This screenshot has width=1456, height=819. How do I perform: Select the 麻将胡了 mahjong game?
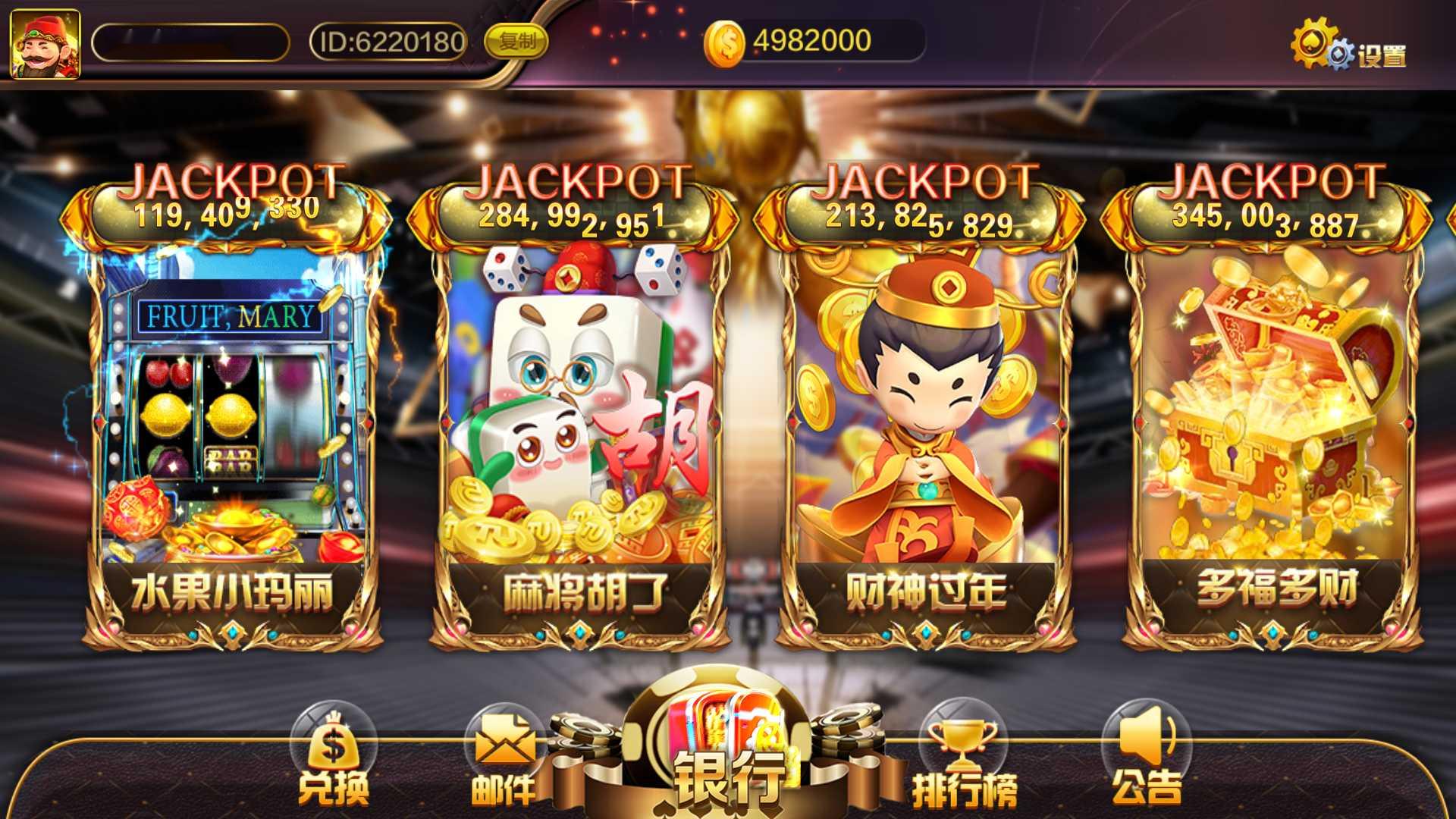[576, 425]
